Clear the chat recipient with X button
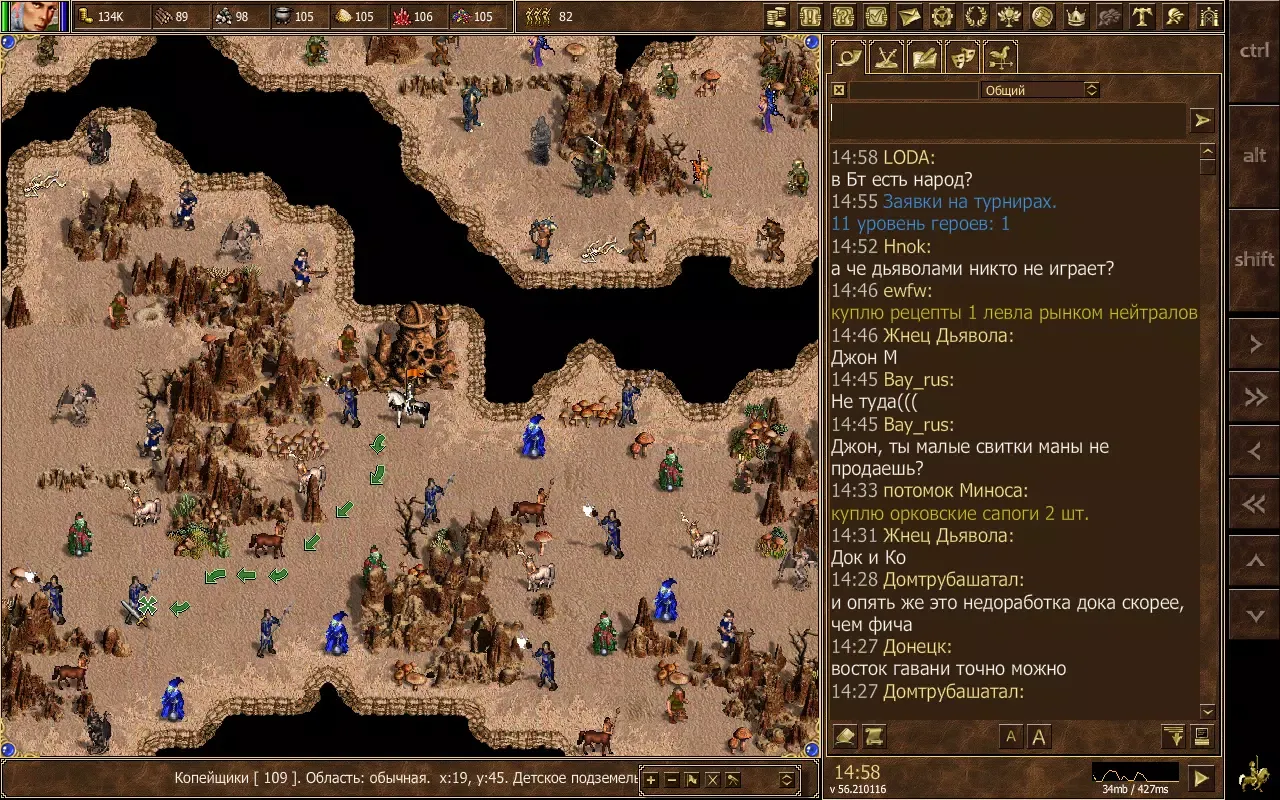Screen dimensions: 1280x800 [839, 90]
